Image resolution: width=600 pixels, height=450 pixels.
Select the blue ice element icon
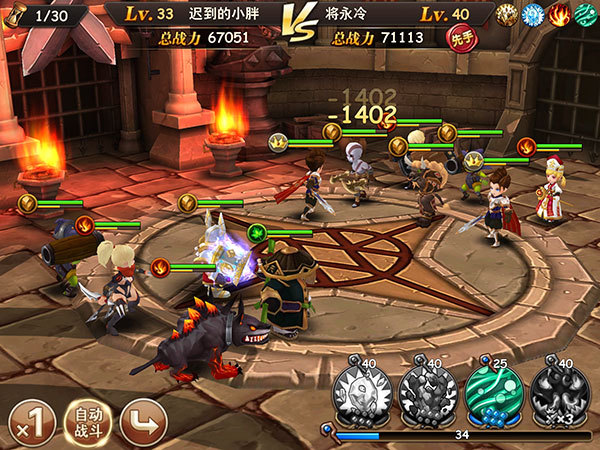click(x=533, y=15)
